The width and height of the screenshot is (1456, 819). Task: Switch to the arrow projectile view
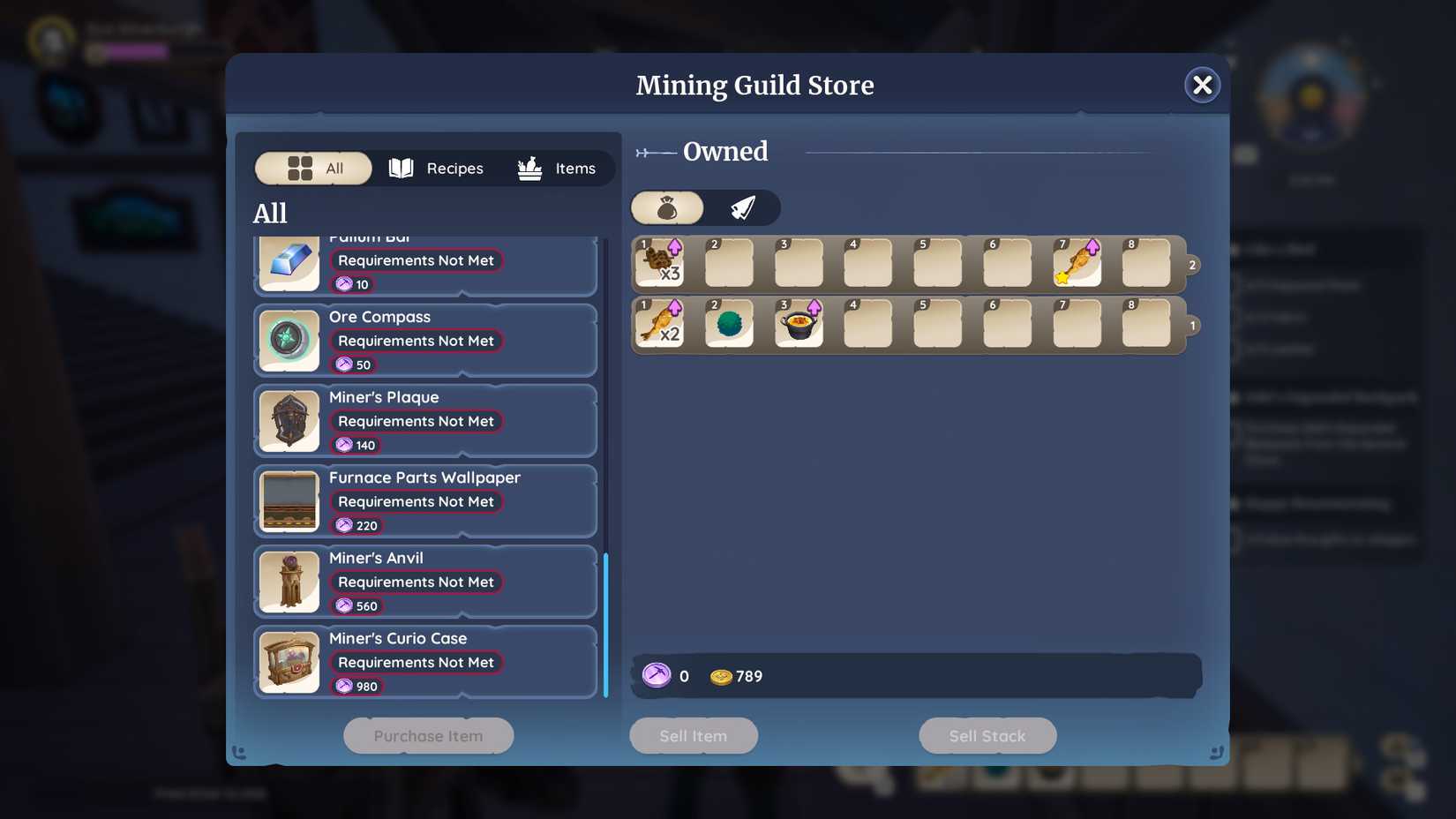(x=742, y=207)
